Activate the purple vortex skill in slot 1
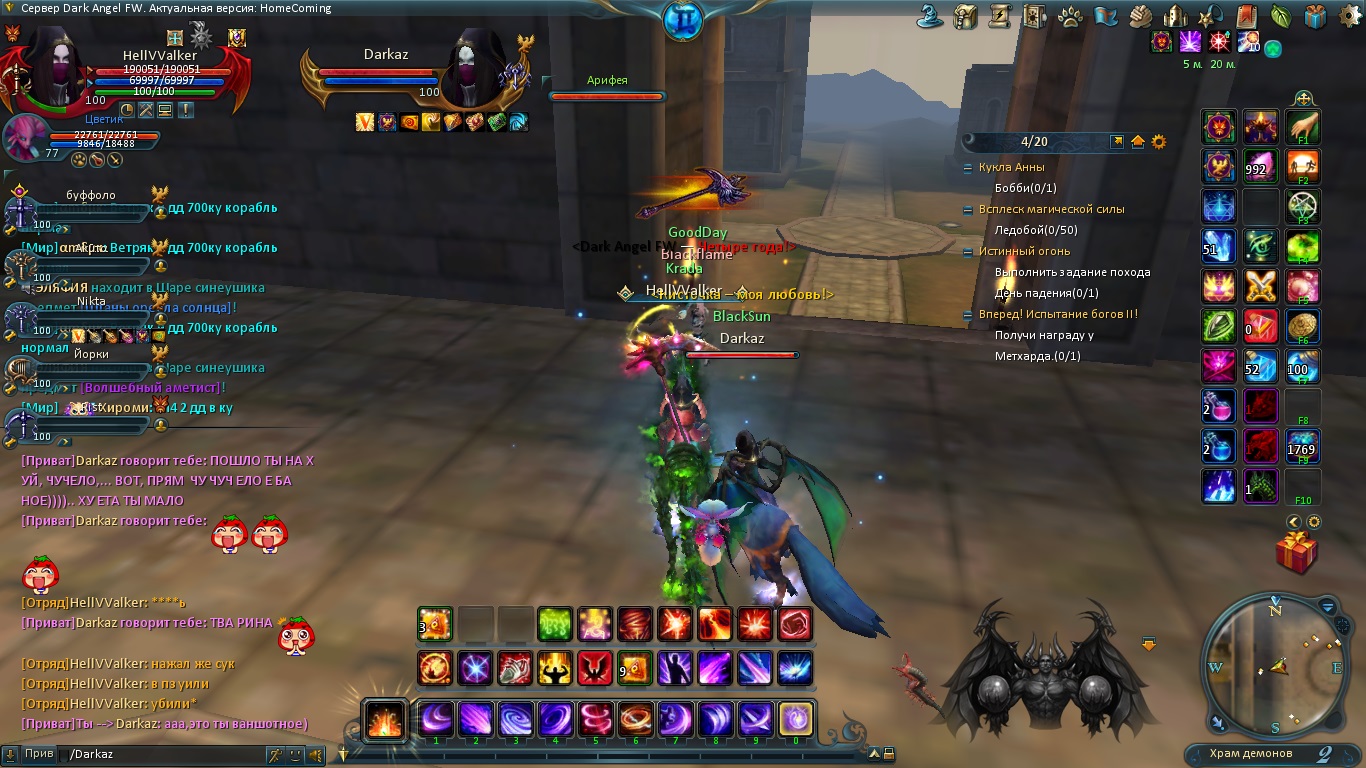Viewport: 1366px width, 768px height. (x=436, y=719)
